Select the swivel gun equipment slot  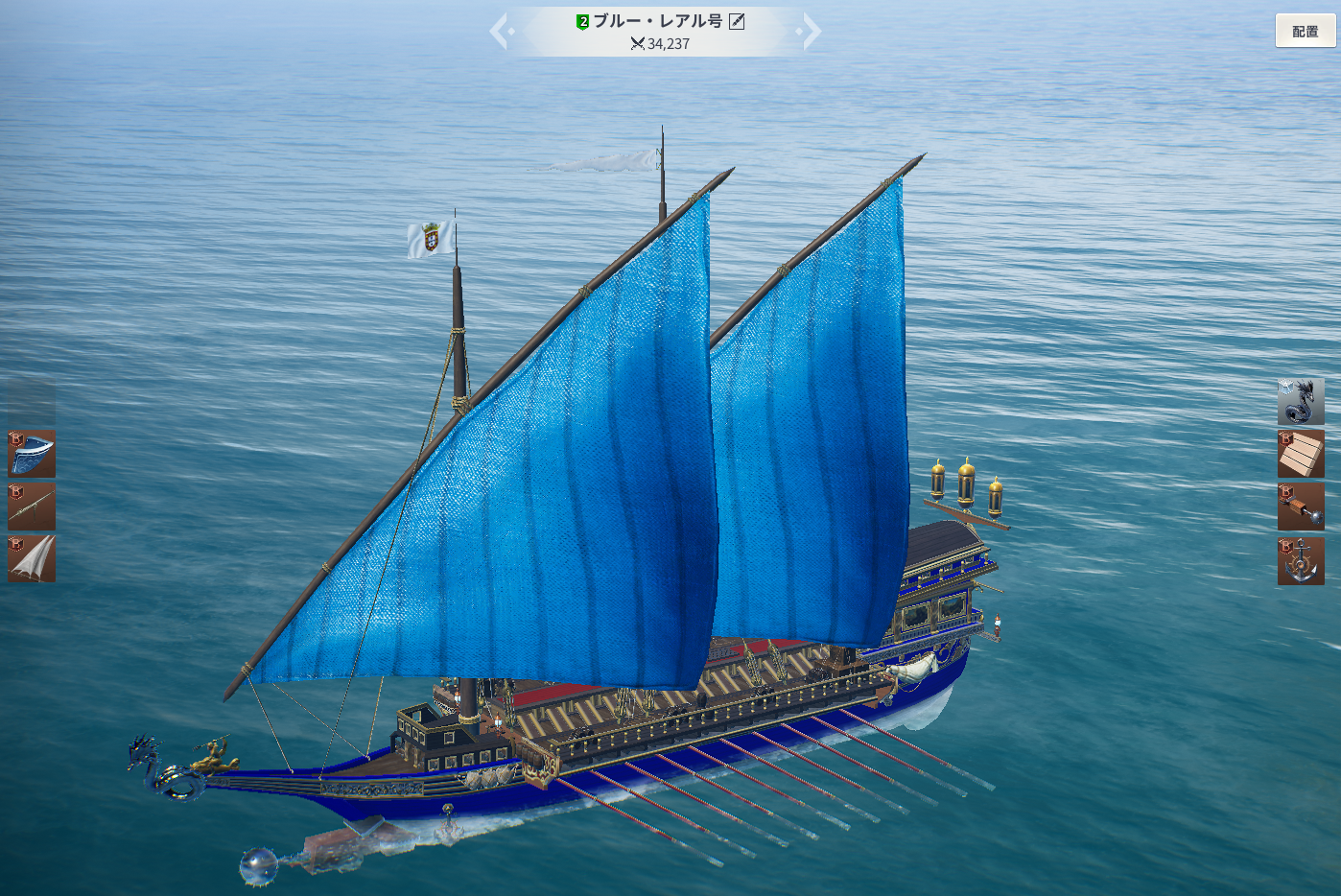pos(32,507)
